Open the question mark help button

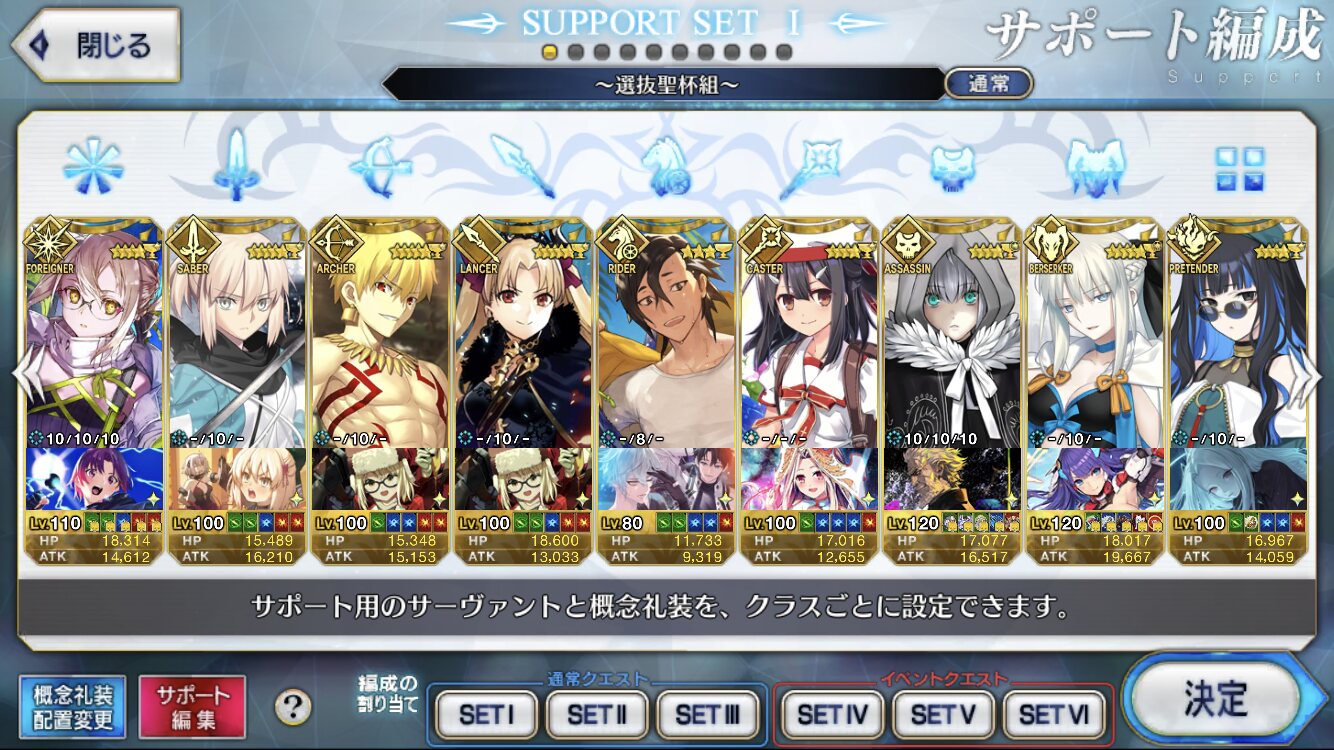click(292, 708)
